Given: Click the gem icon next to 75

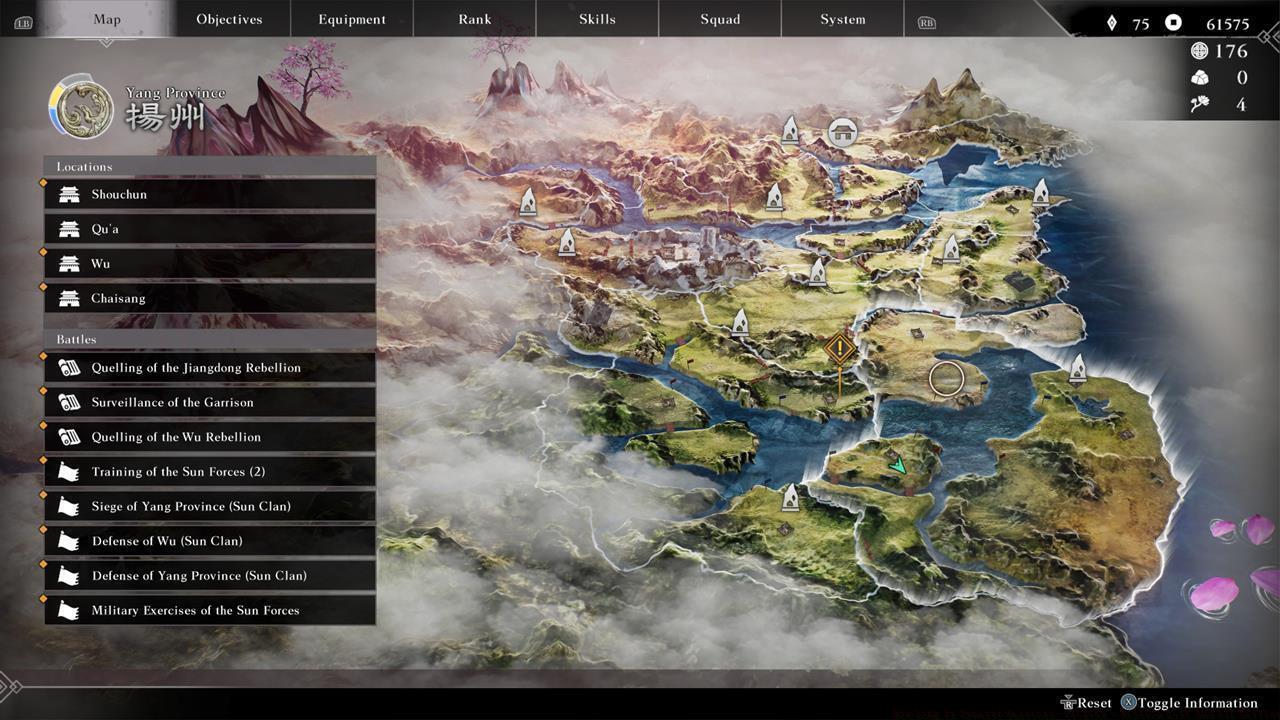Looking at the screenshot, I should coord(1113,20).
